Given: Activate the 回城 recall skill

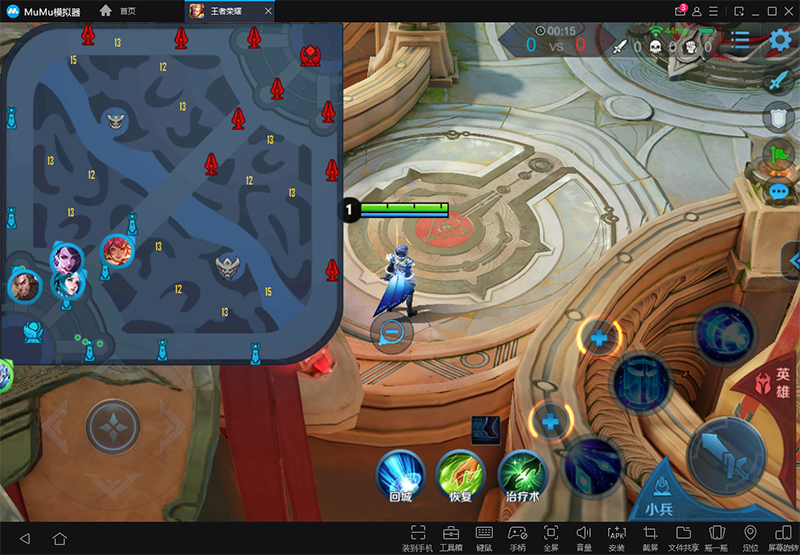Looking at the screenshot, I should coord(400,472).
